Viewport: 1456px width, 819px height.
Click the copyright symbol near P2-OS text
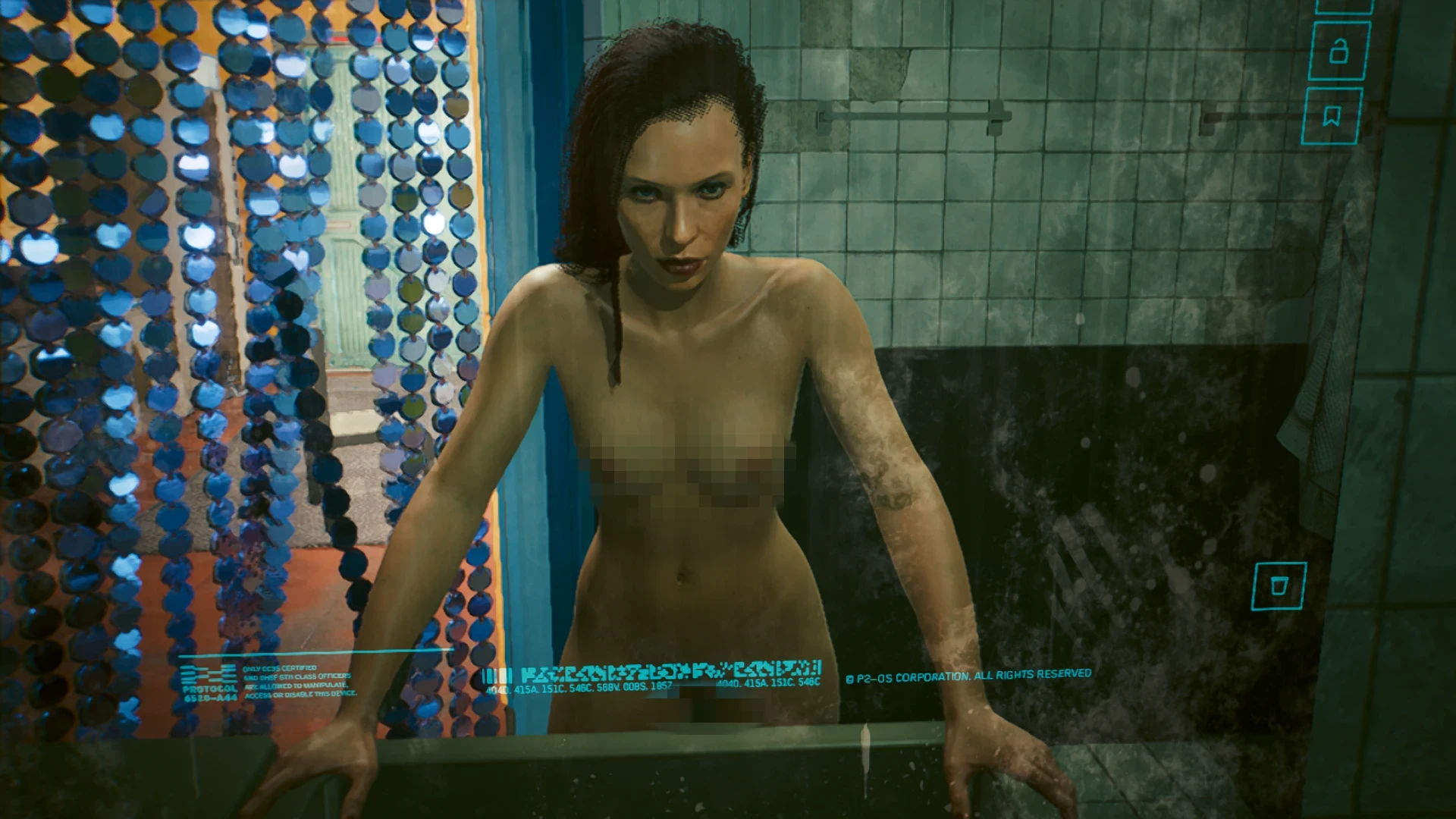(852, 678)
